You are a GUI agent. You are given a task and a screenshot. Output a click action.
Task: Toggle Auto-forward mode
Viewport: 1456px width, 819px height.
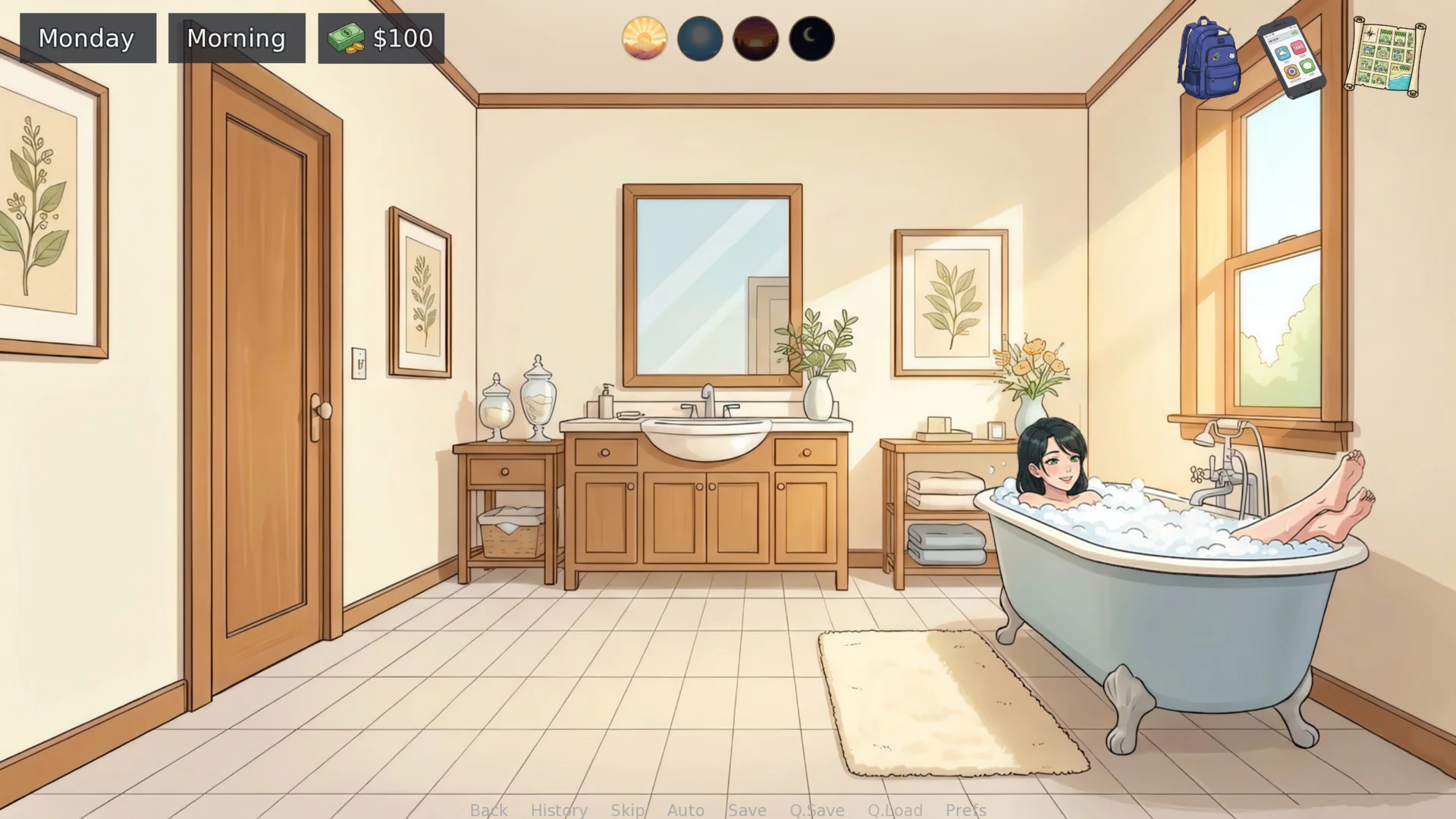pyautogui.click(x=686, y=810)
